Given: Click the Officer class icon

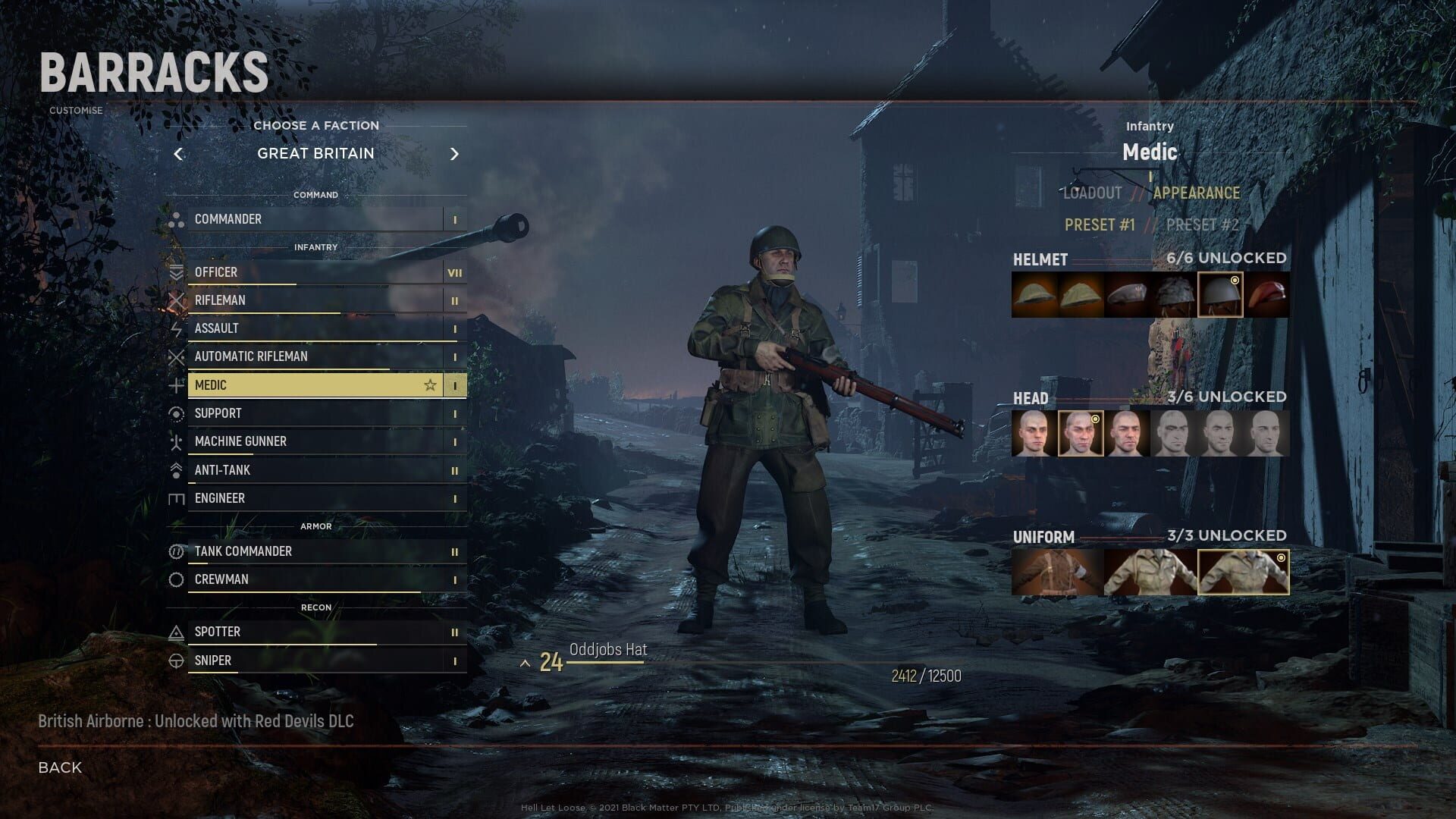Looking at the screenshot, I should tap(176, 272).
